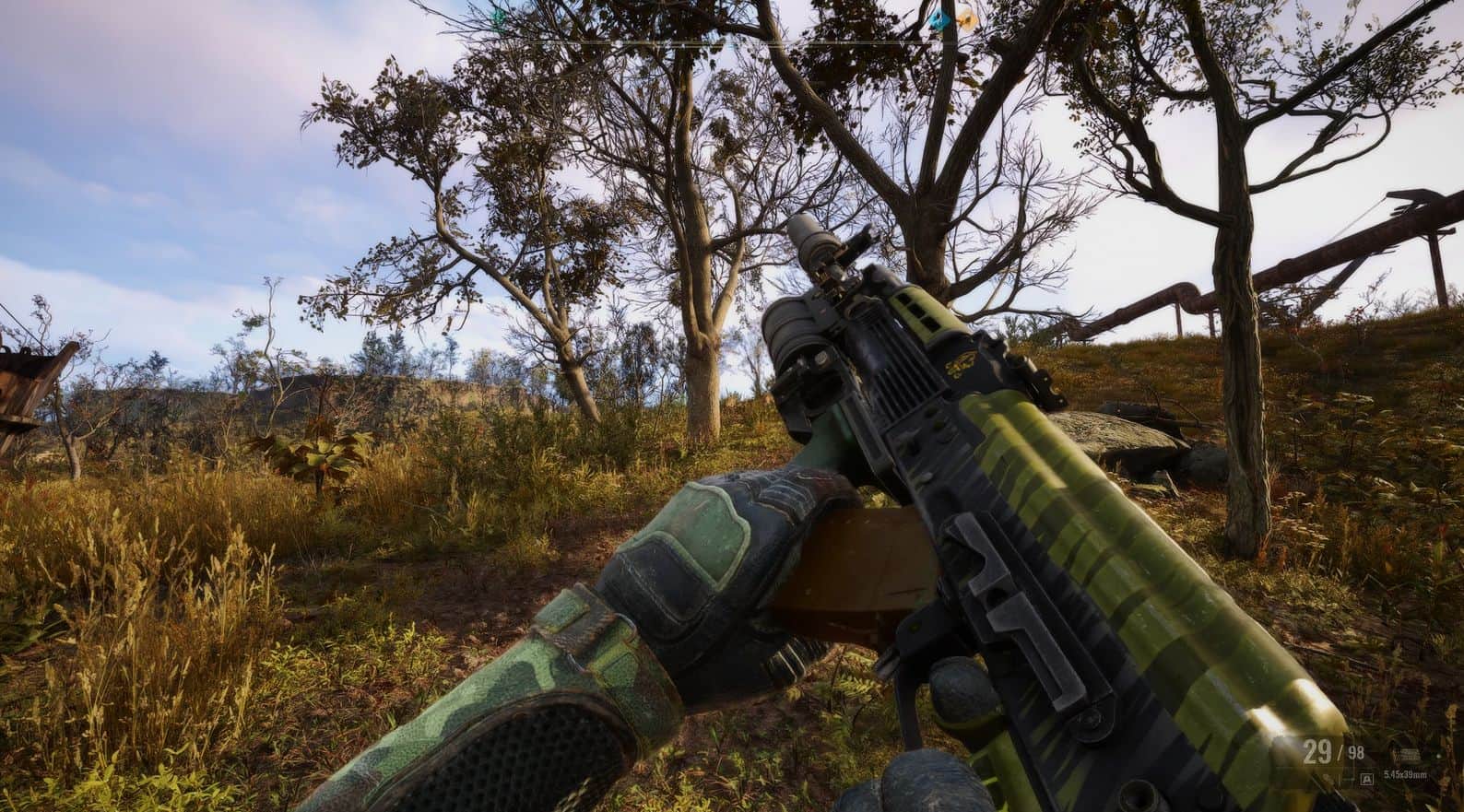Screen dimensions: 1464x812
Task: Click the 5.45x39mm ammo type icon
Action: [1408, 755]
